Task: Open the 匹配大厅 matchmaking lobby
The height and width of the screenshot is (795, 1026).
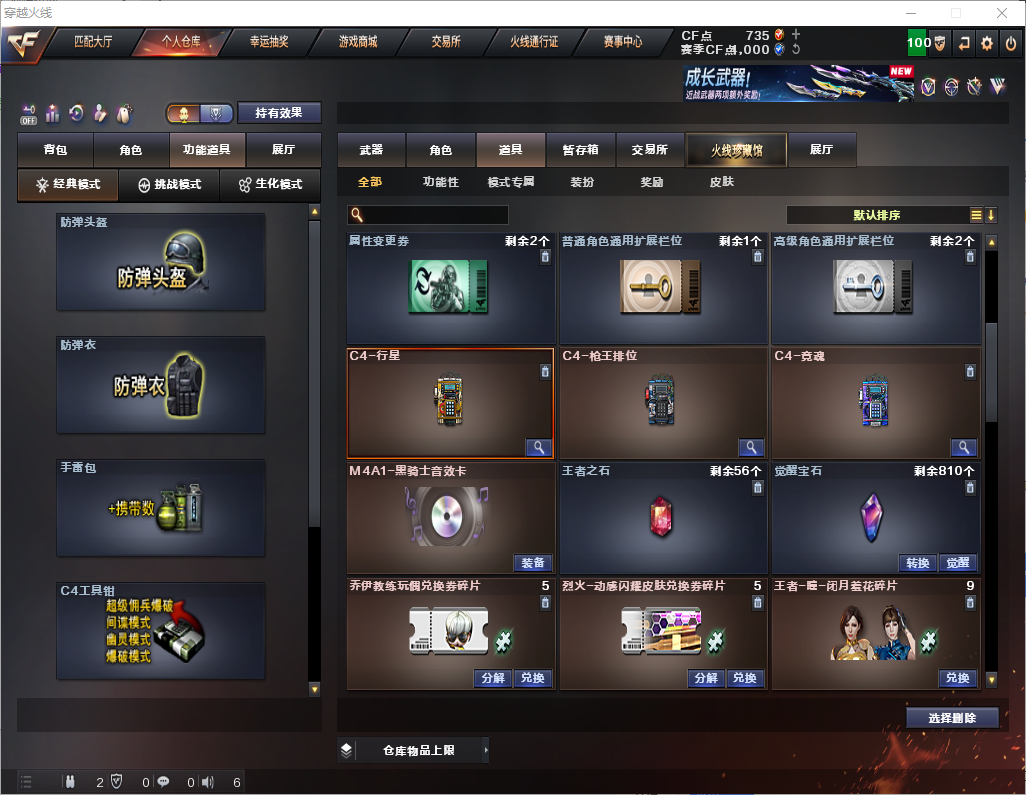Action: tap(93, 43)
